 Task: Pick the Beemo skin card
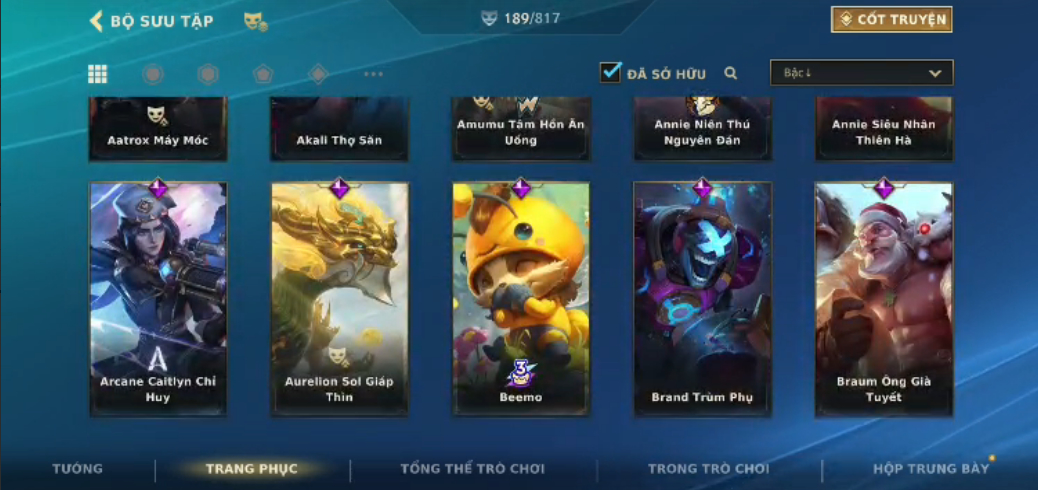click(x=521, y=298)
